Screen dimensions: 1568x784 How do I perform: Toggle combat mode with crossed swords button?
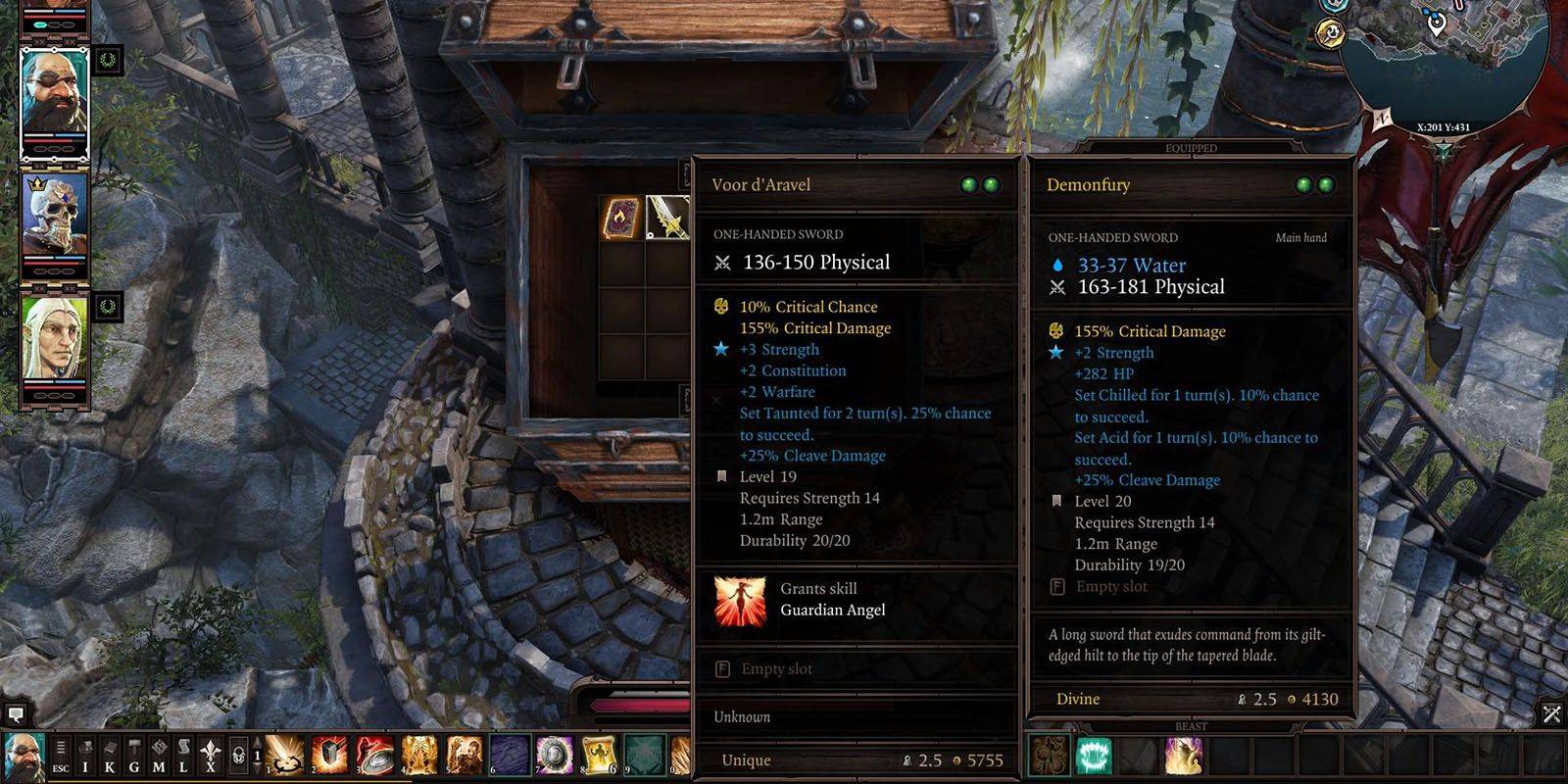coord(1551,713)
